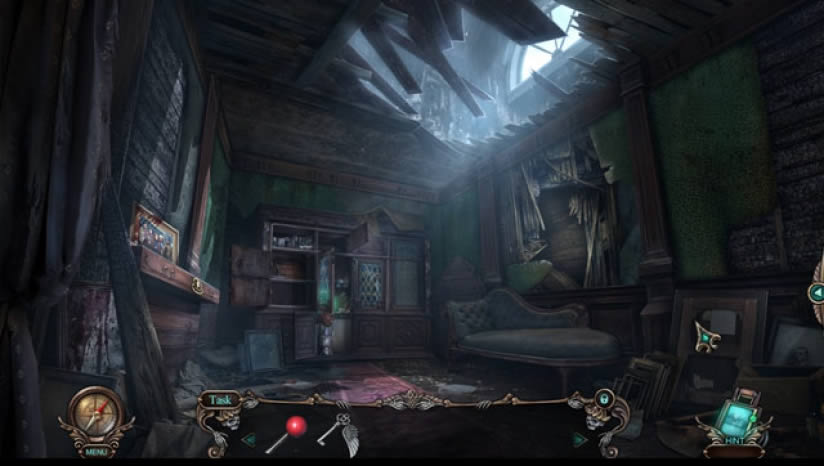Viewport: 824px width, 466px height.
Task: Open the Menu button under the compass
Action: (x=96, y=451)
